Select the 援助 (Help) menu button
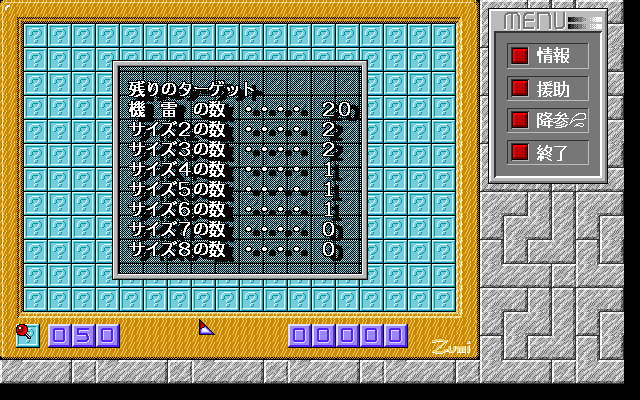Screen dimensions: 640x400 [547, 88]
